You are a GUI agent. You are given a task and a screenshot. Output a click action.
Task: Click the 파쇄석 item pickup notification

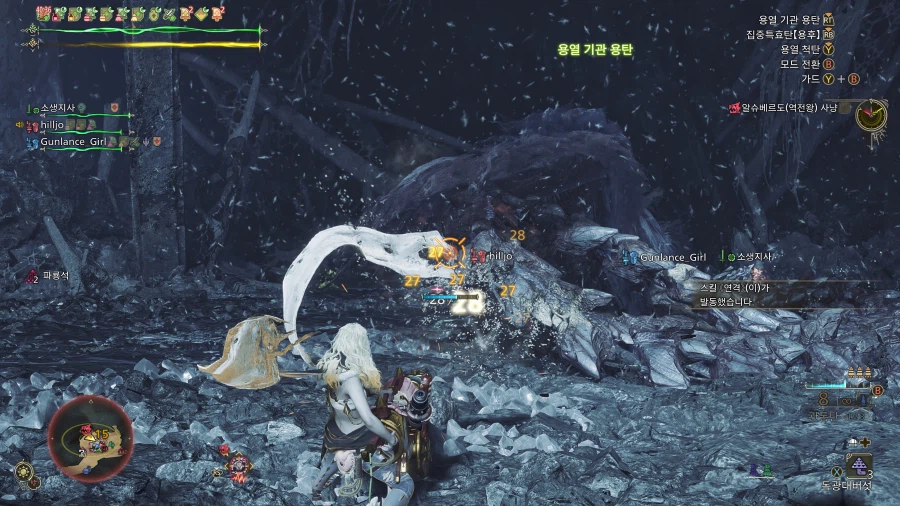pos(48,276)
